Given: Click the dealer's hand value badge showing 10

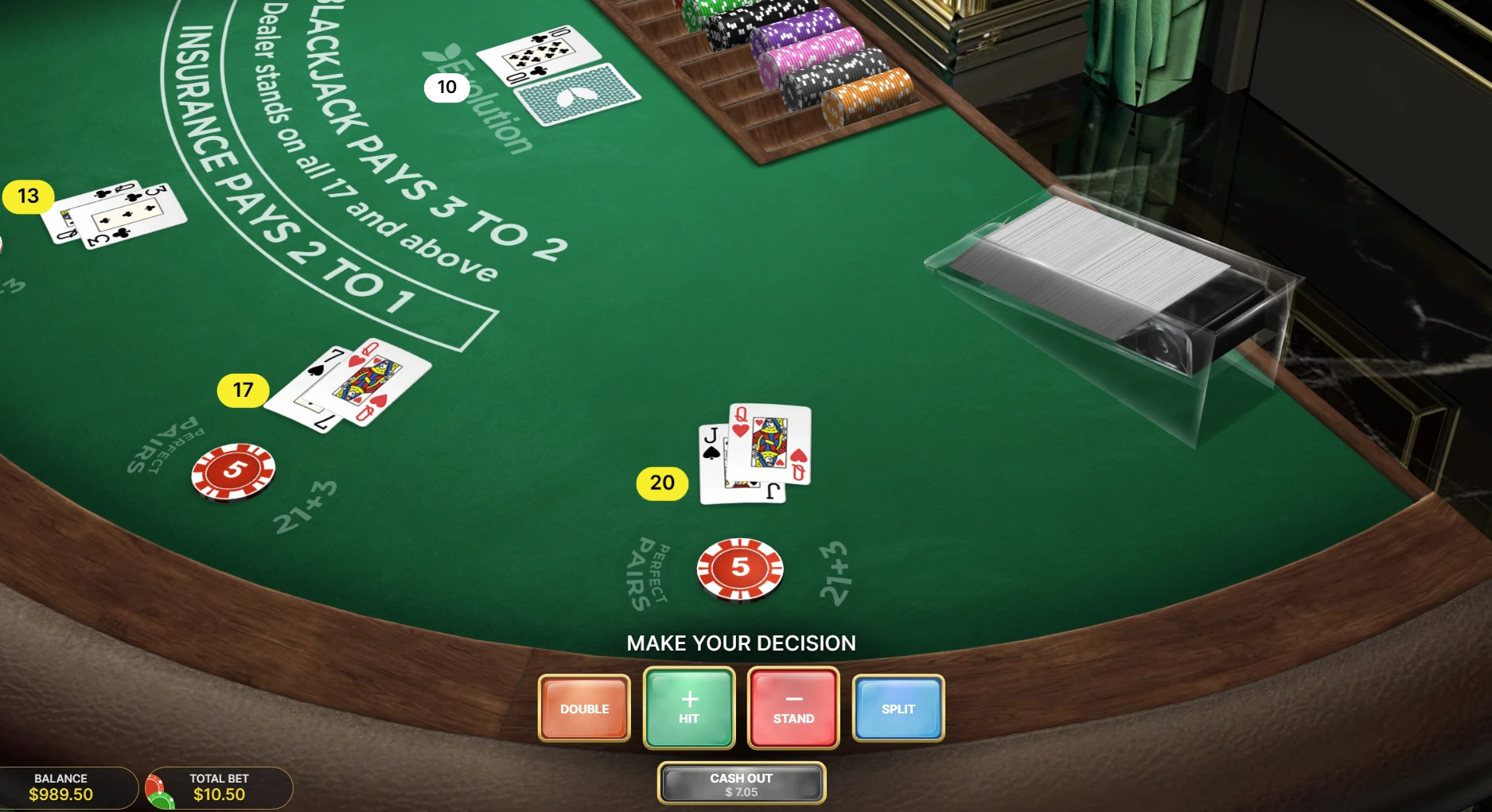Looking at the screenshot, I should click(x=448, y=87).
